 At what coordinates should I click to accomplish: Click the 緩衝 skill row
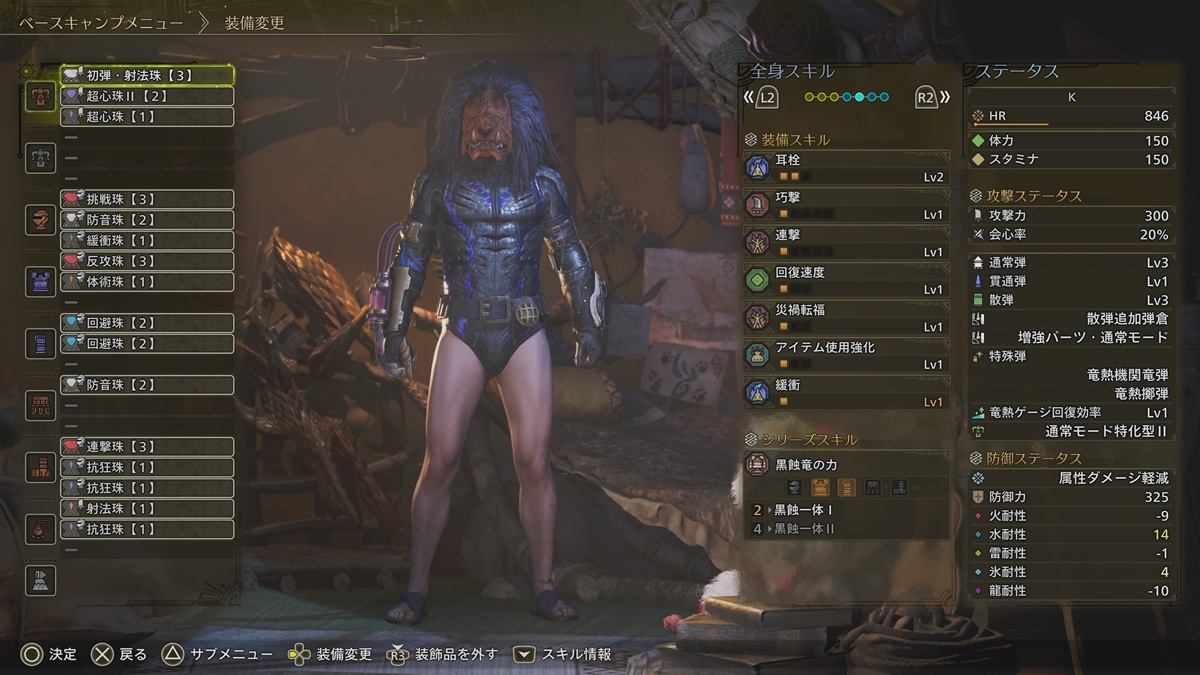point(846,392)
